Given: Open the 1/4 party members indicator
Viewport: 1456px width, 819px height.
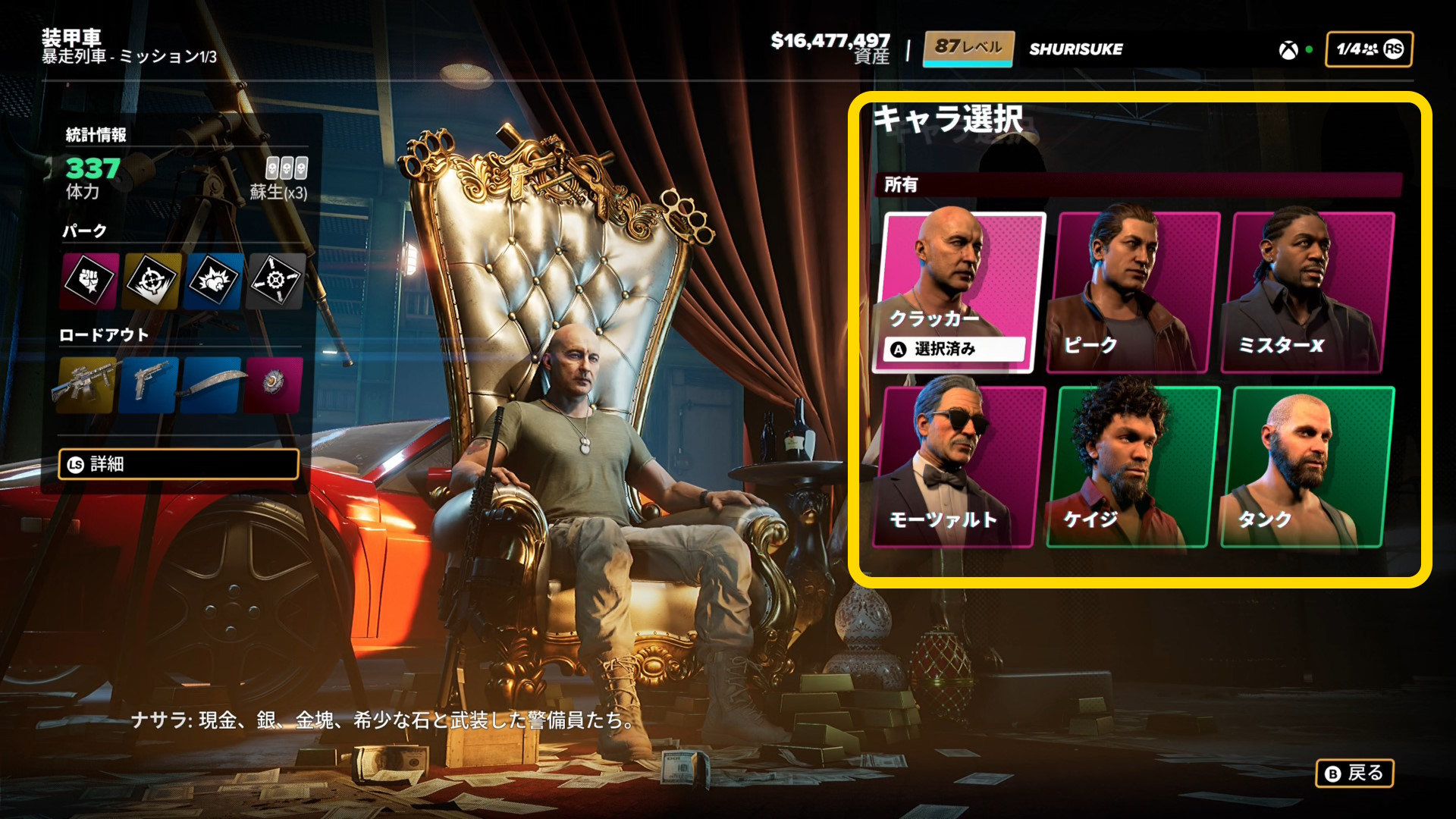Looking at the screenshot, I should point(1369,49).
